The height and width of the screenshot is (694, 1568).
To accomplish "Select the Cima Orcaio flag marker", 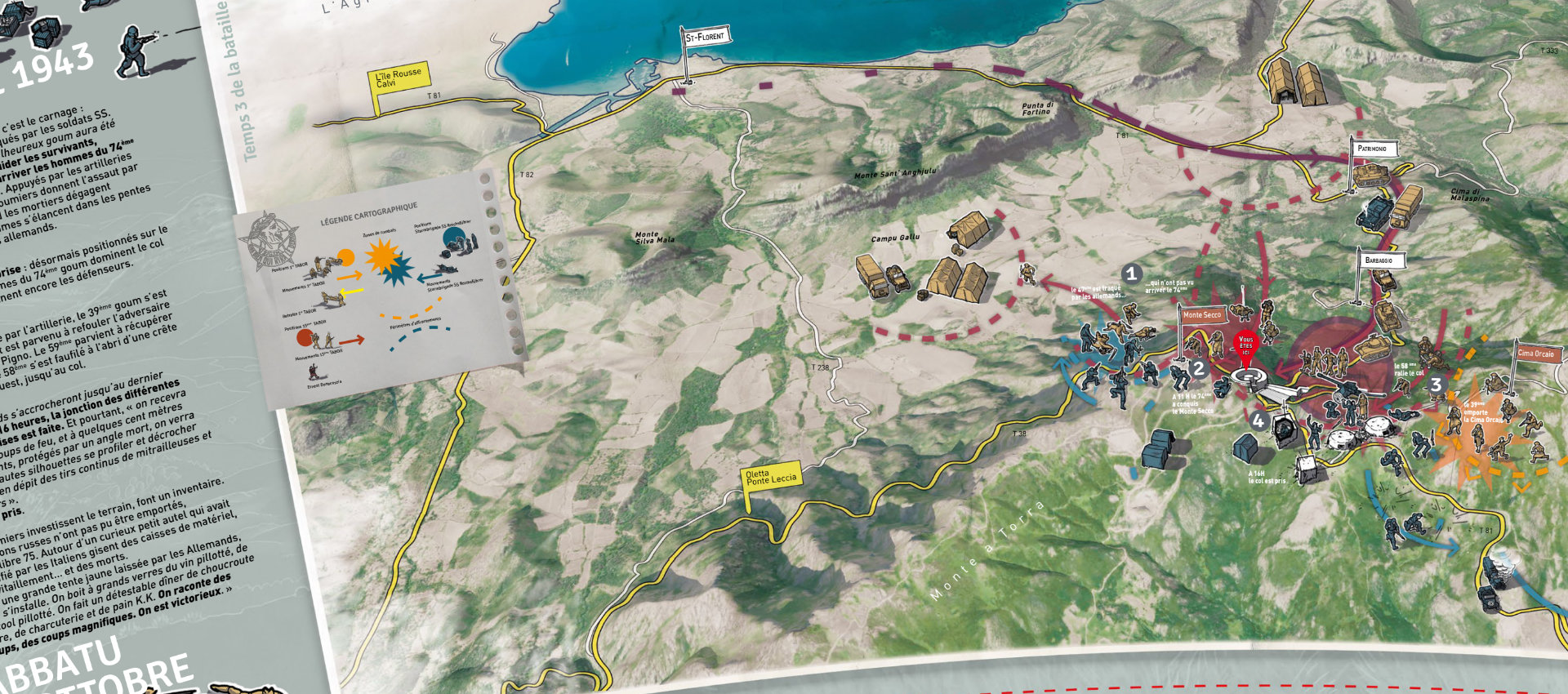I will 1536,354.
